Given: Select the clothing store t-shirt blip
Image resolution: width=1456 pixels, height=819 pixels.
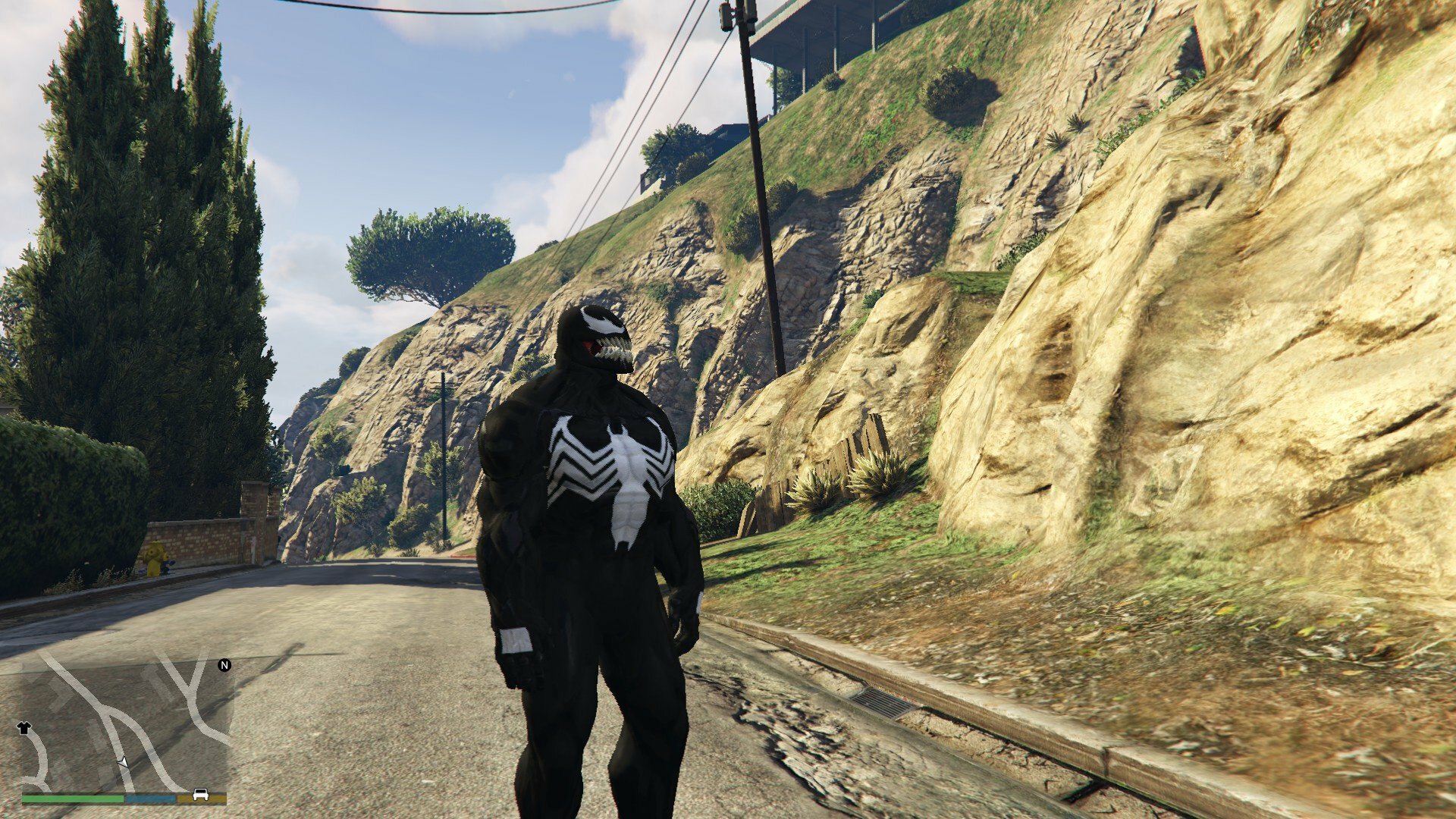Looking at the screenshot, I should pyautogui.click(x=24, y=728).
